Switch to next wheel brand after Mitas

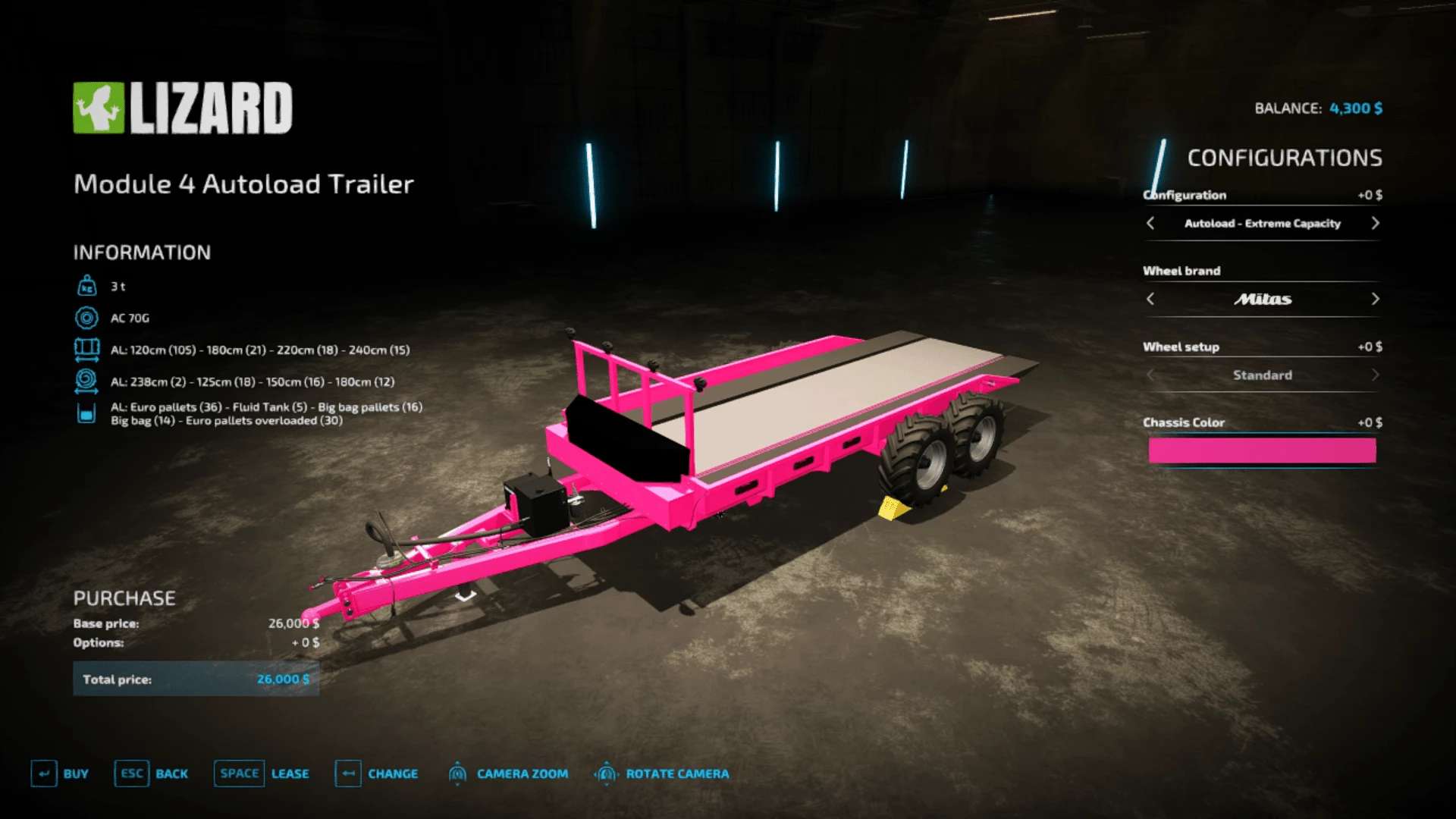(1375, 299)
